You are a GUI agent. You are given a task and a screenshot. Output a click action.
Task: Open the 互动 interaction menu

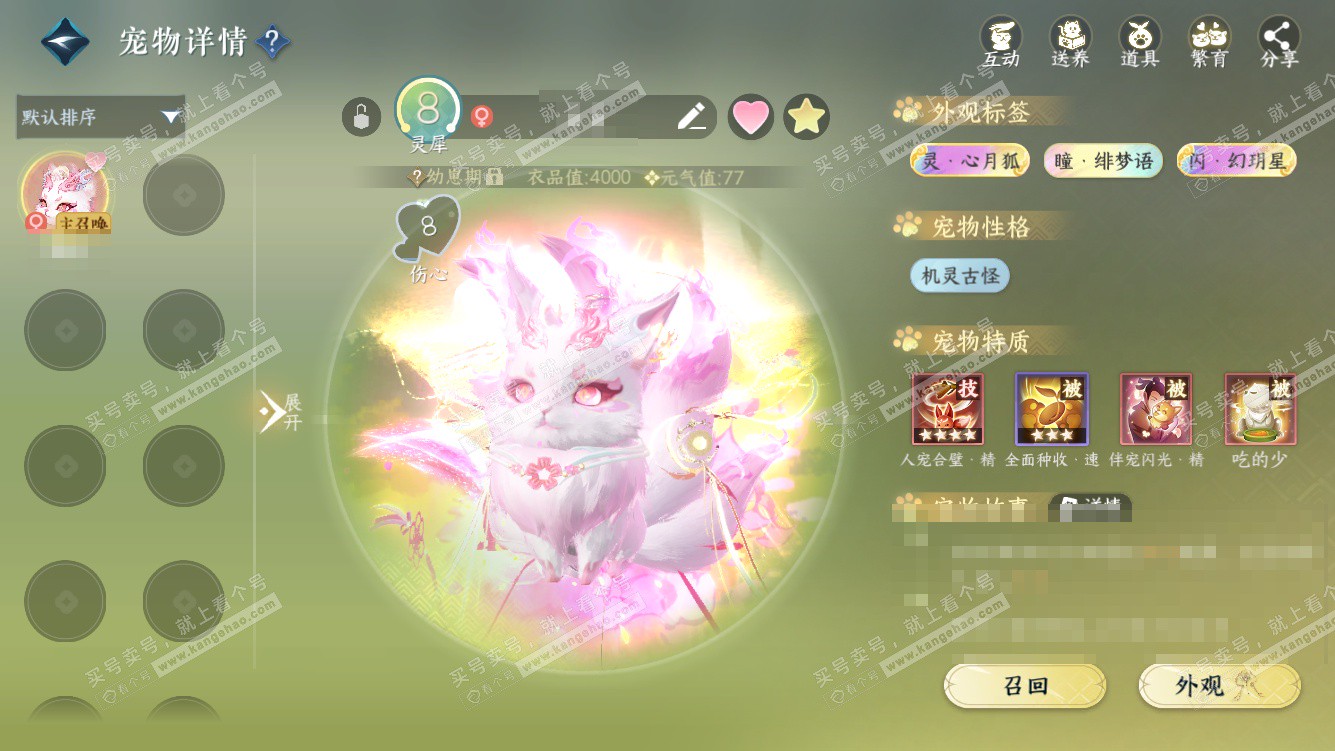1000,42
